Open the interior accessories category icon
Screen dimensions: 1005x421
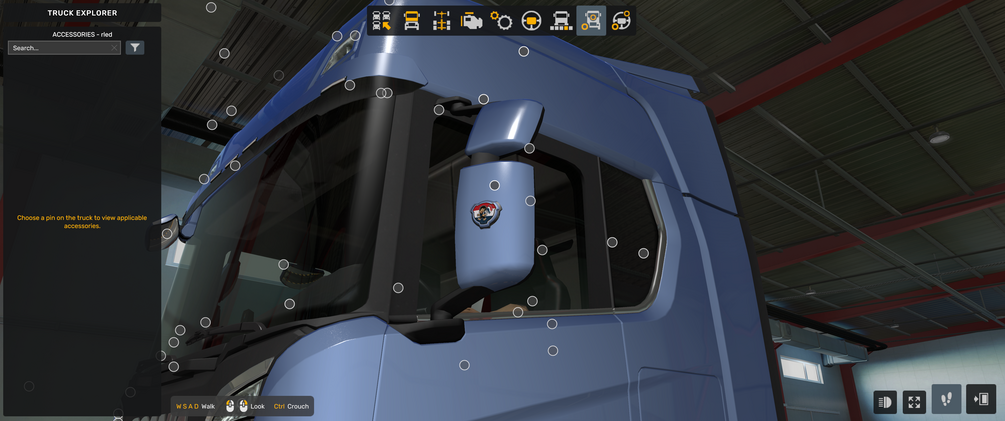[x=621, y=21]
